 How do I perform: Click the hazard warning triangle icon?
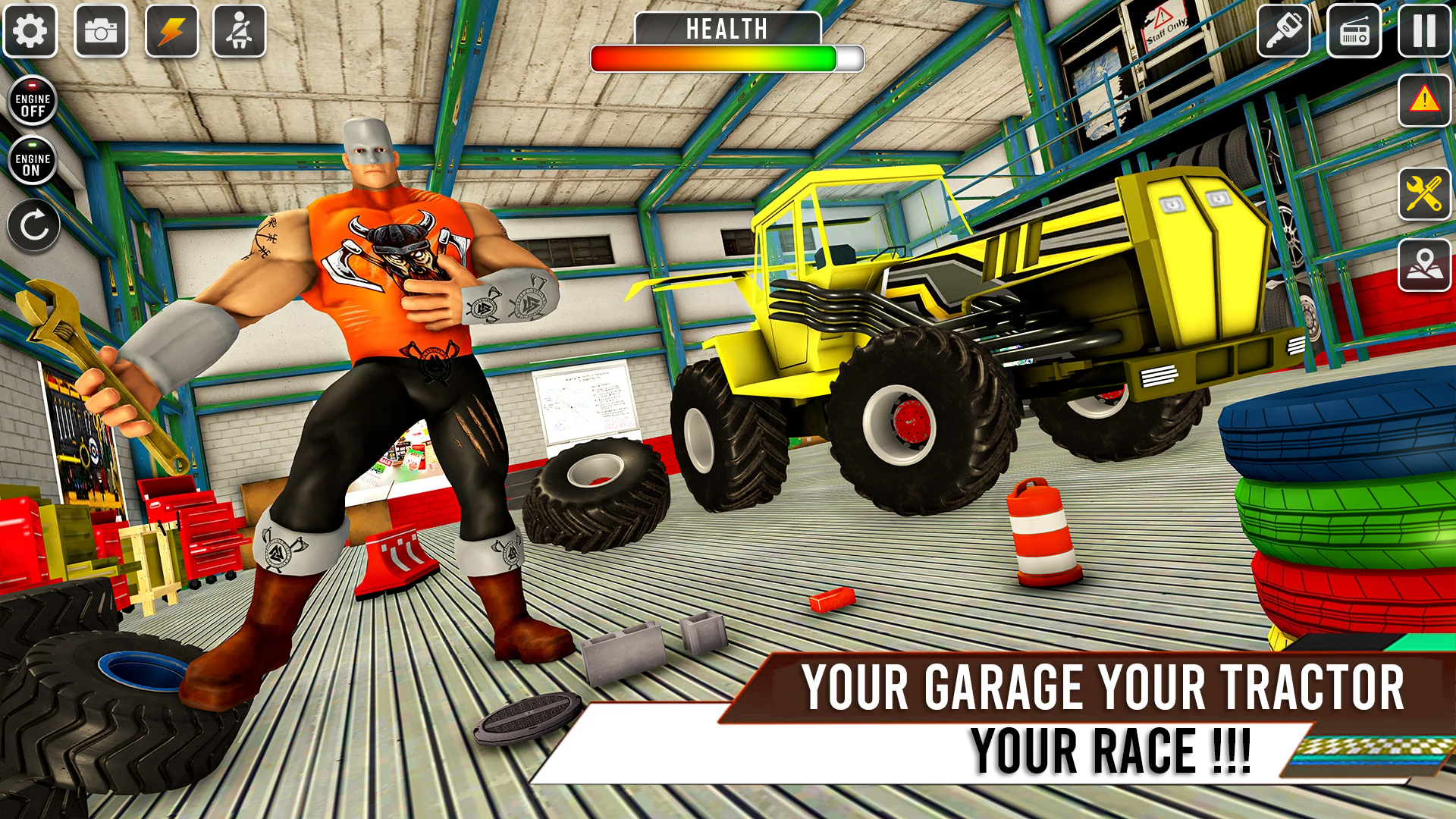click(x=1424, y=101)
